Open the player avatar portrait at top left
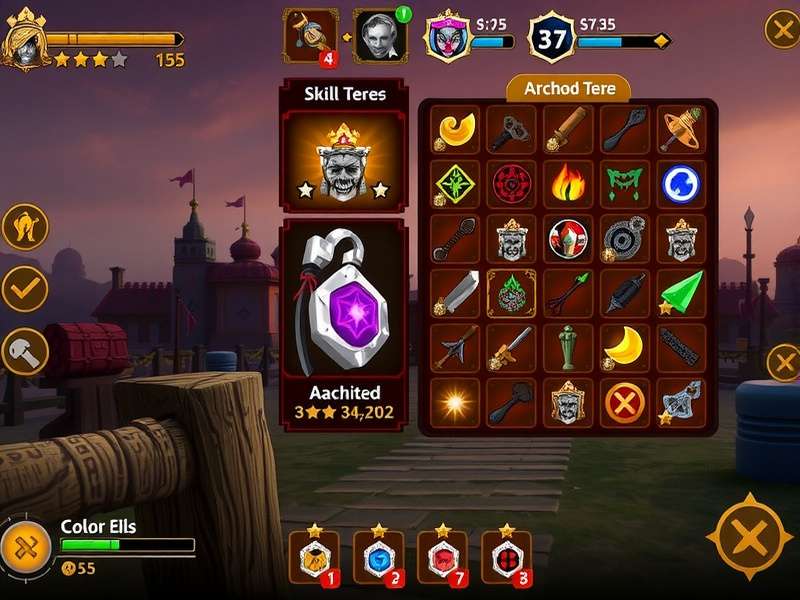The image size is (800, 600). coord(25,43)
